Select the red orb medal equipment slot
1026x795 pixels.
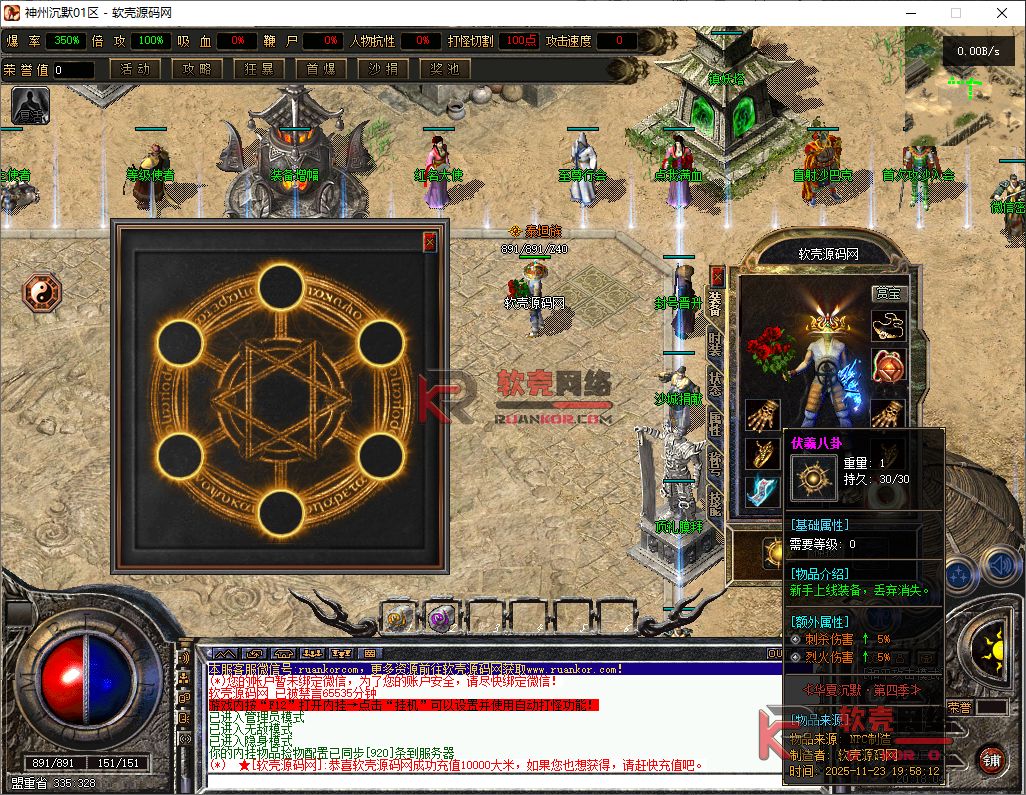[x=888, y=365]
